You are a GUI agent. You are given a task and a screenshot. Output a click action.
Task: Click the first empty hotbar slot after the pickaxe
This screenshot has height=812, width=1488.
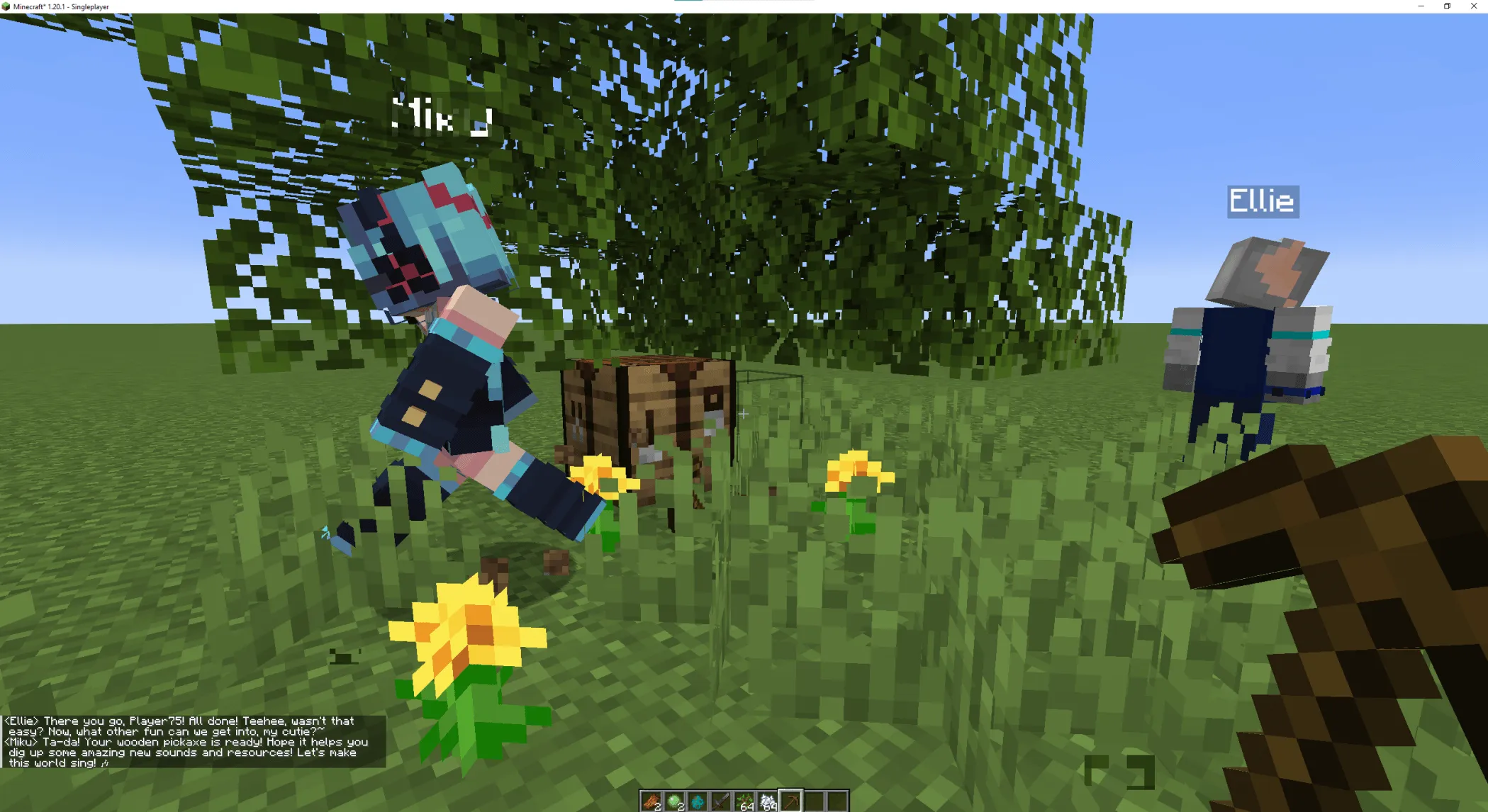pyautogui.click(x=814, y=801)
